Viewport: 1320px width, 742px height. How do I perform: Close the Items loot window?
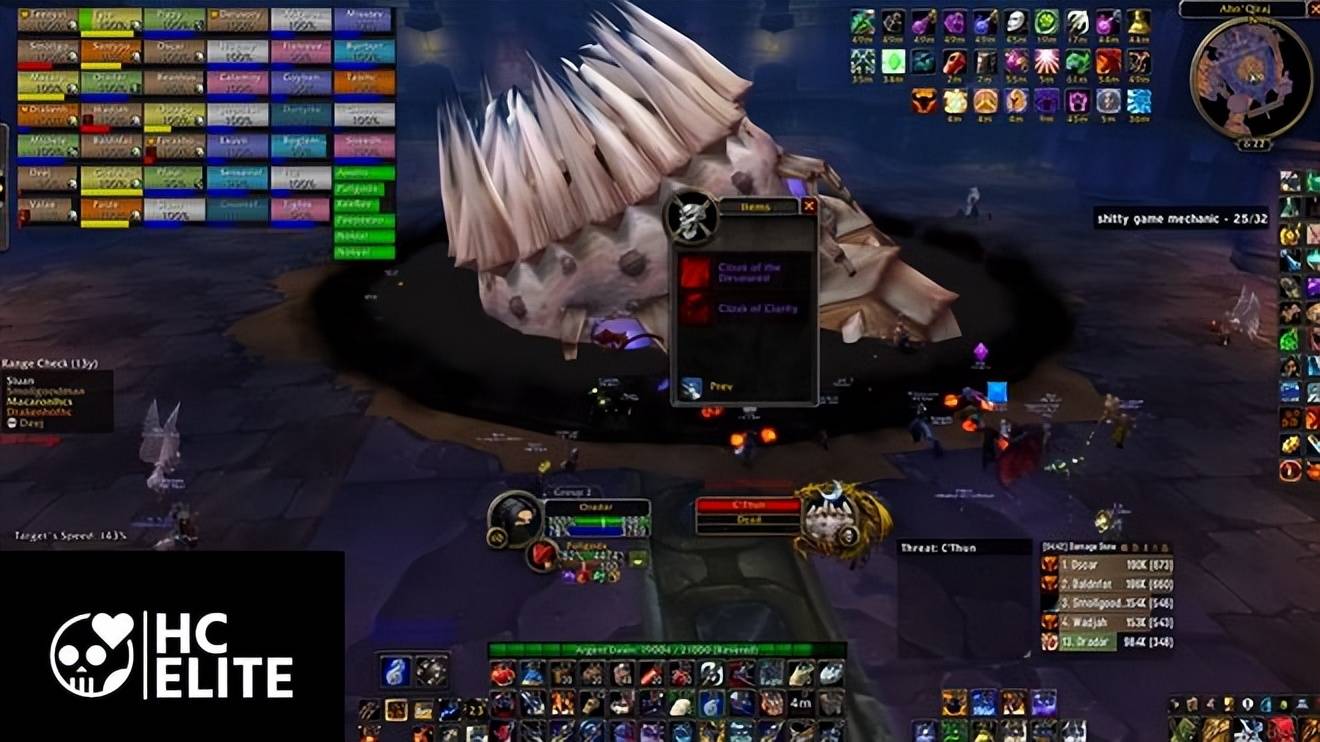point(809,206)
